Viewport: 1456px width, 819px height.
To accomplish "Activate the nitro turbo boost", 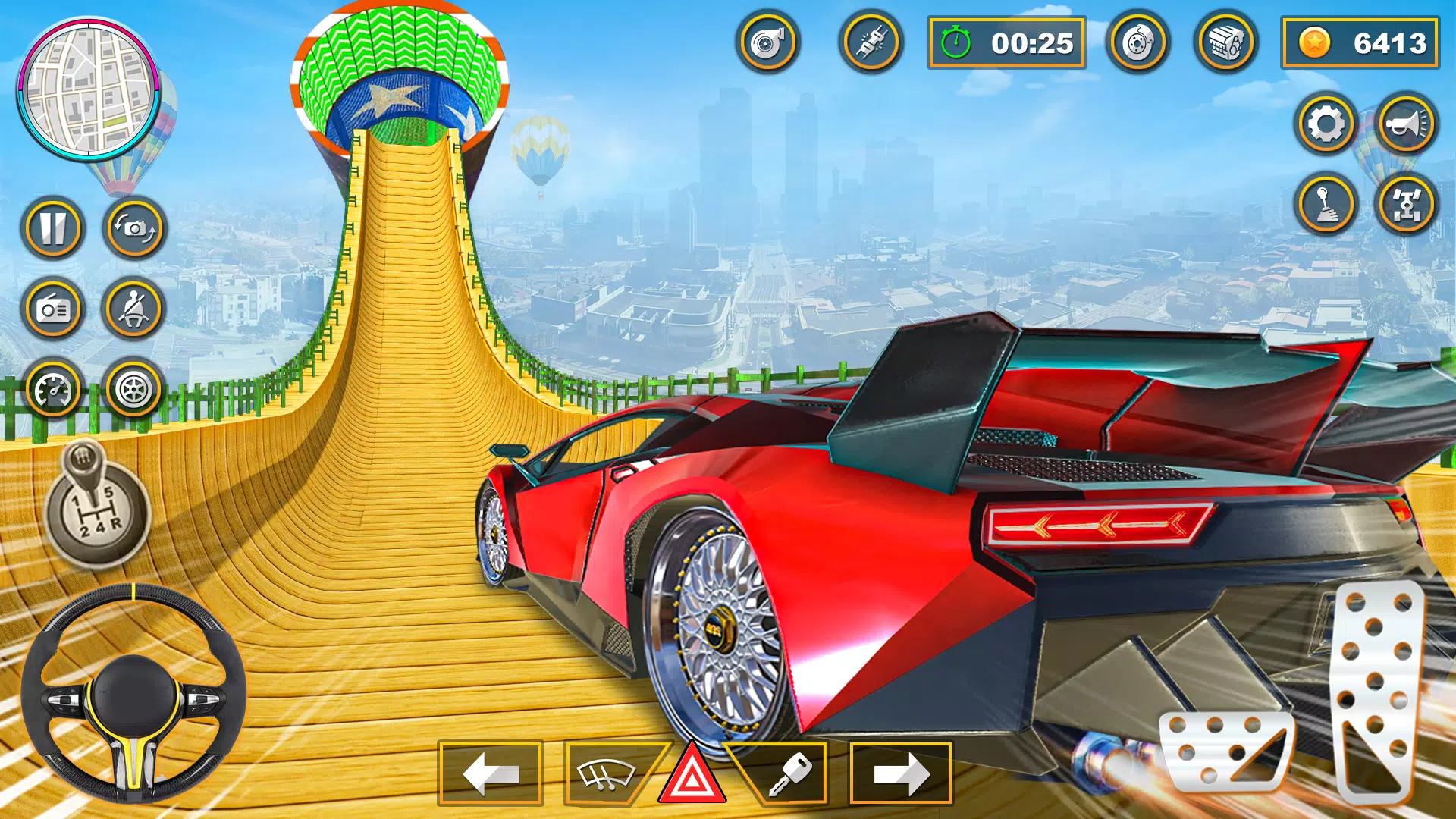I will 768,43.
